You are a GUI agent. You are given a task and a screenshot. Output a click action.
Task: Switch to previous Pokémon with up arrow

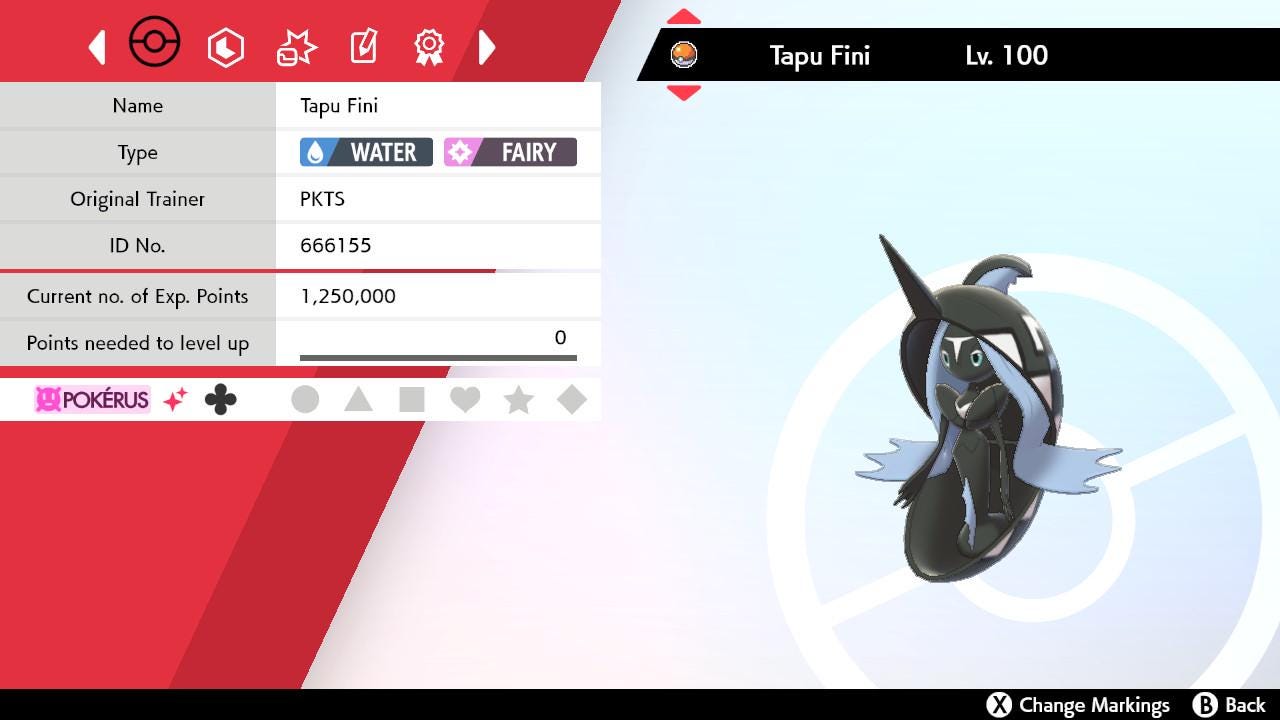(x=684, y=17)
